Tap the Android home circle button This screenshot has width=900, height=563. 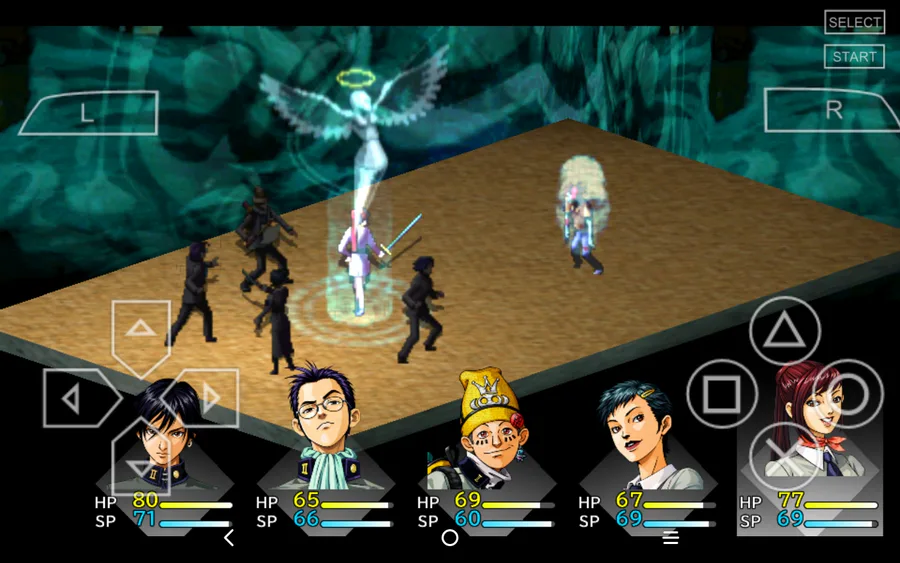click(450, 538)
